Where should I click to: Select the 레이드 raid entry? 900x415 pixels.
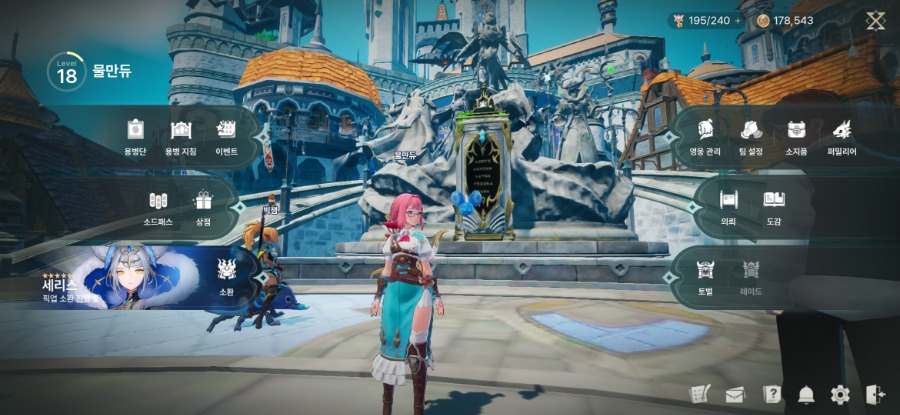[751, 274]
